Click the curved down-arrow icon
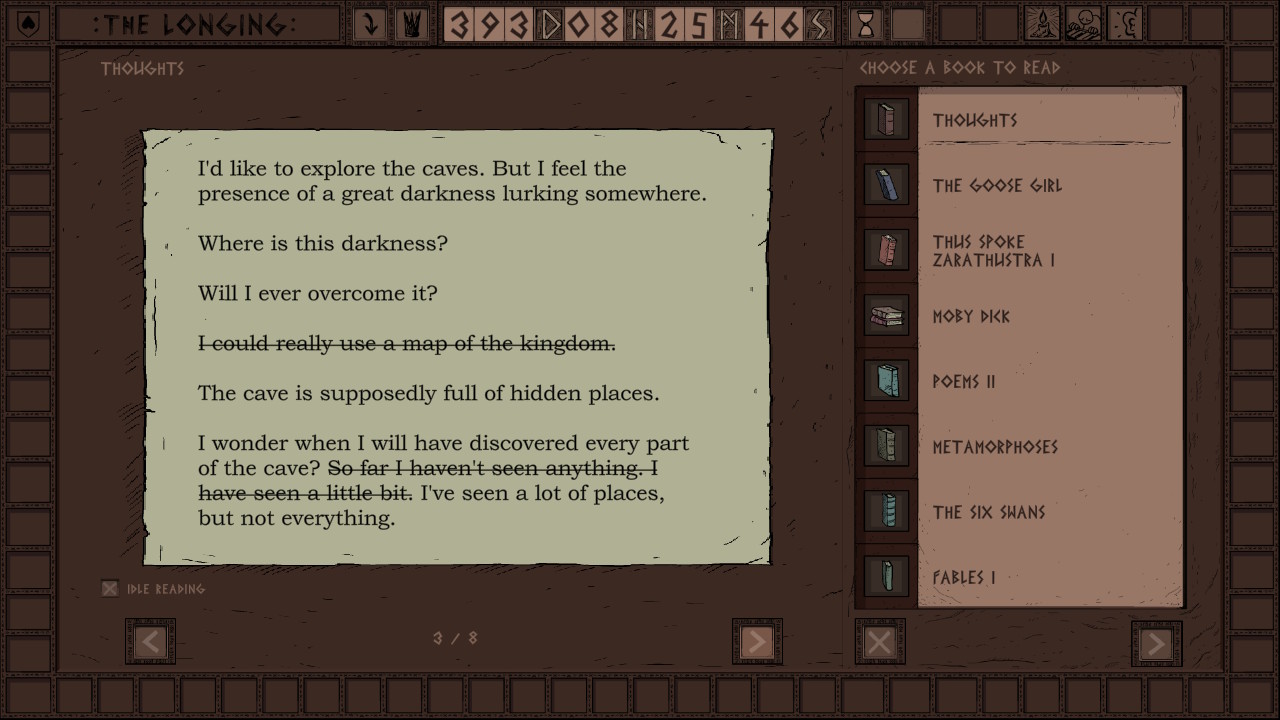Image resolution: width=1280 pixels, height=720 pixels. tap(370, 24)
